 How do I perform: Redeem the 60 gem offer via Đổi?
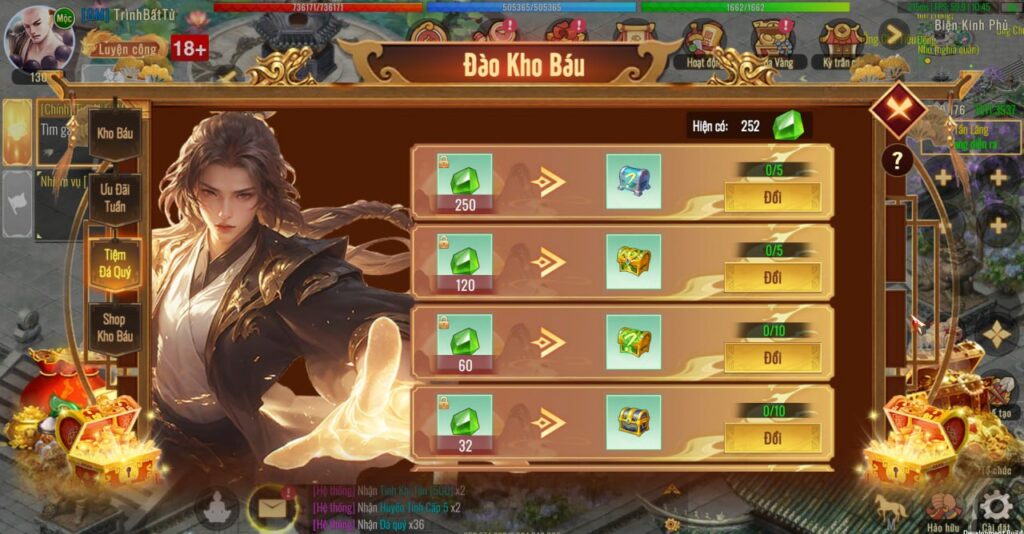(772, 357)
